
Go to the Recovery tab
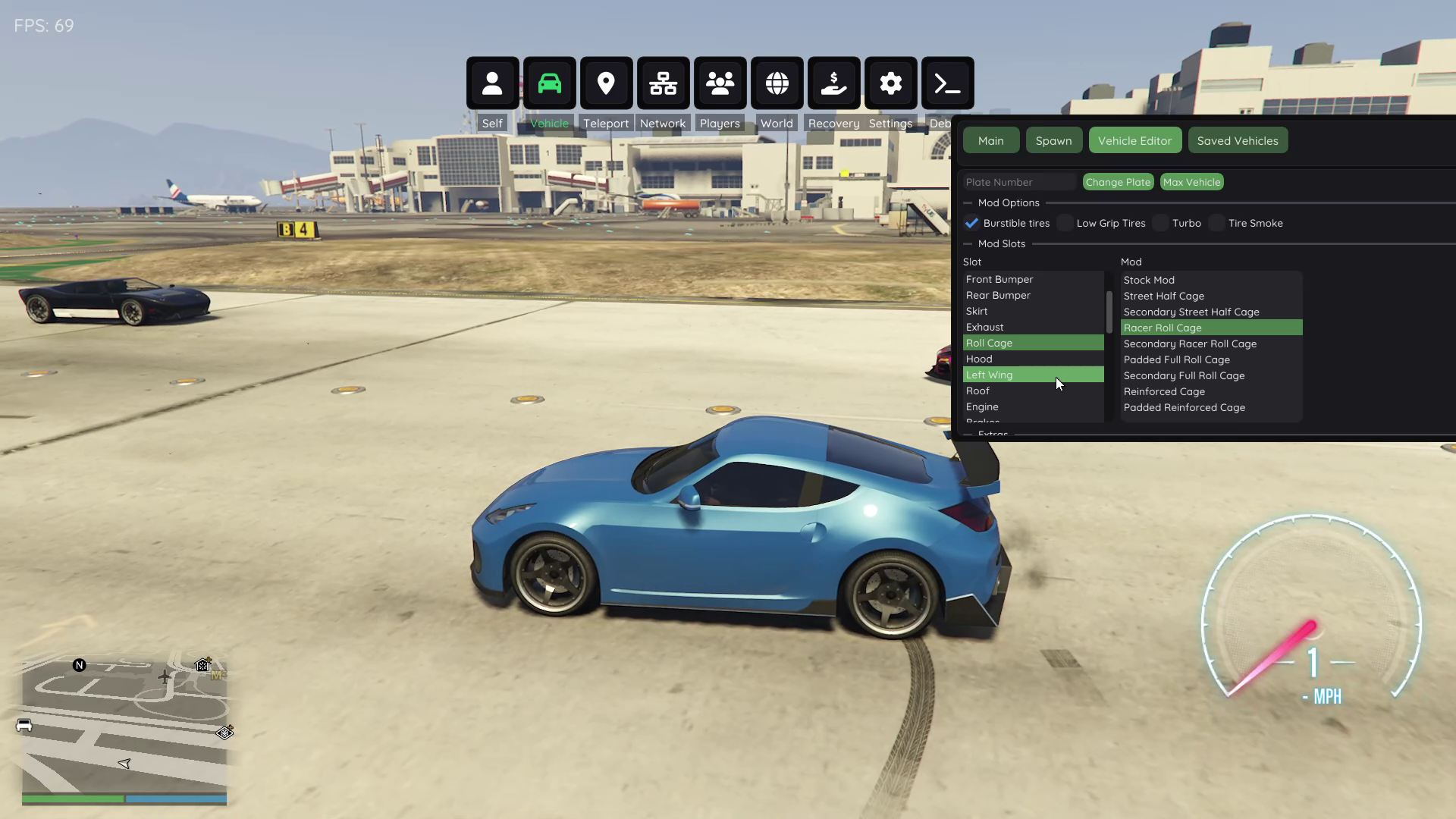[833, 83]
